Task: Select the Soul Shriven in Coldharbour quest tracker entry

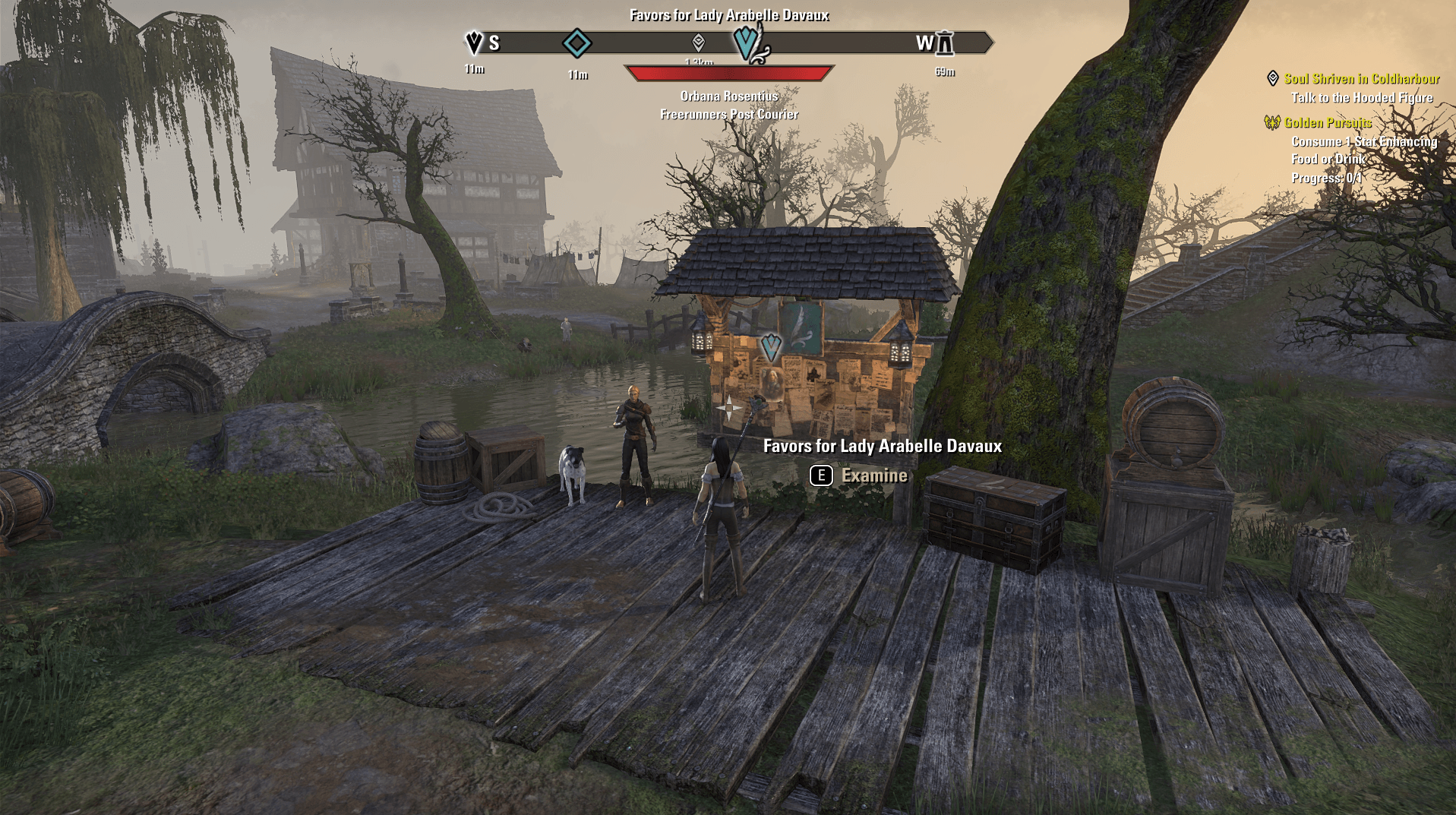Action: click(1361, 79)
